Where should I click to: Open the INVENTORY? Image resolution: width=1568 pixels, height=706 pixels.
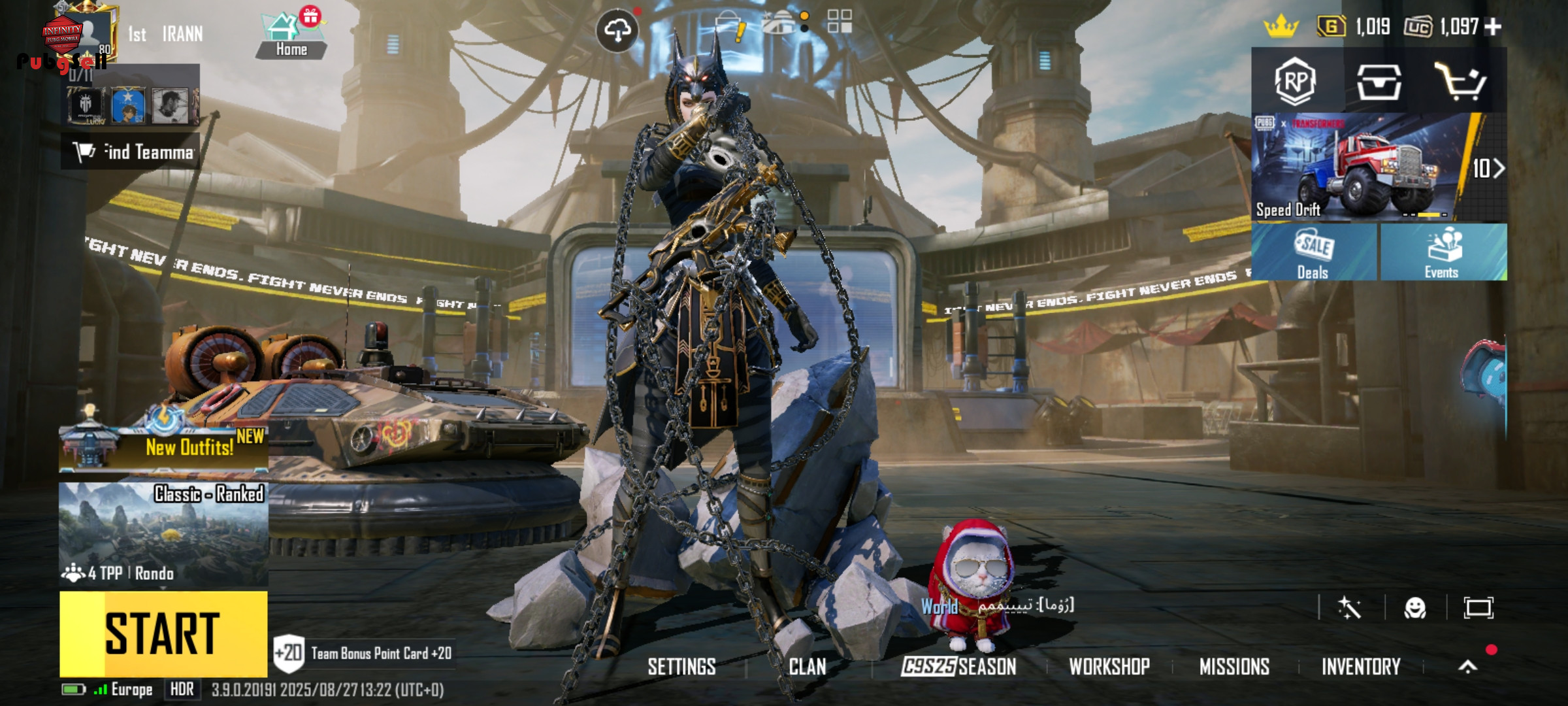(x=1361, y=667)
